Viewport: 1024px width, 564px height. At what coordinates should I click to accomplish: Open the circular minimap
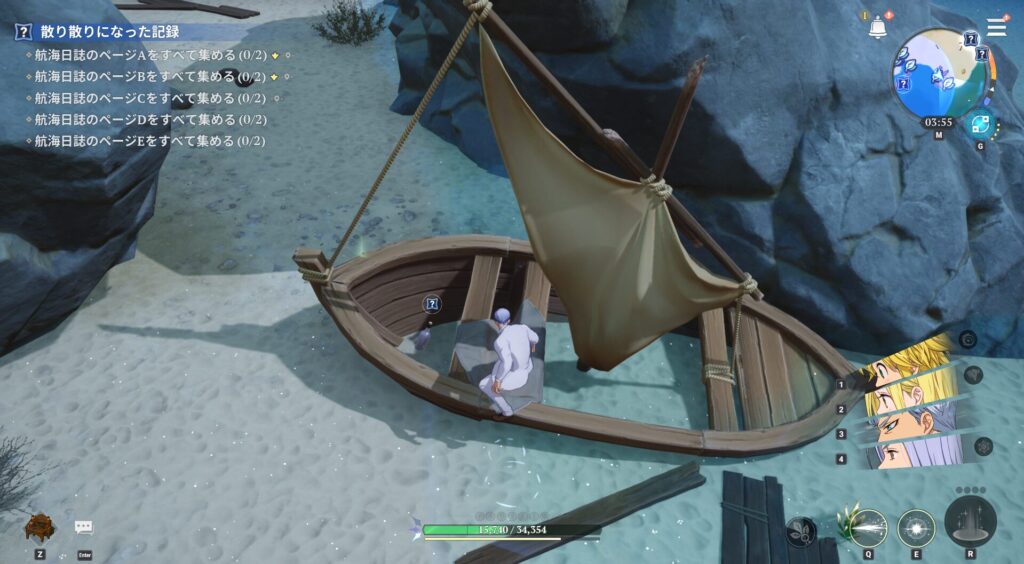[940, 73]
